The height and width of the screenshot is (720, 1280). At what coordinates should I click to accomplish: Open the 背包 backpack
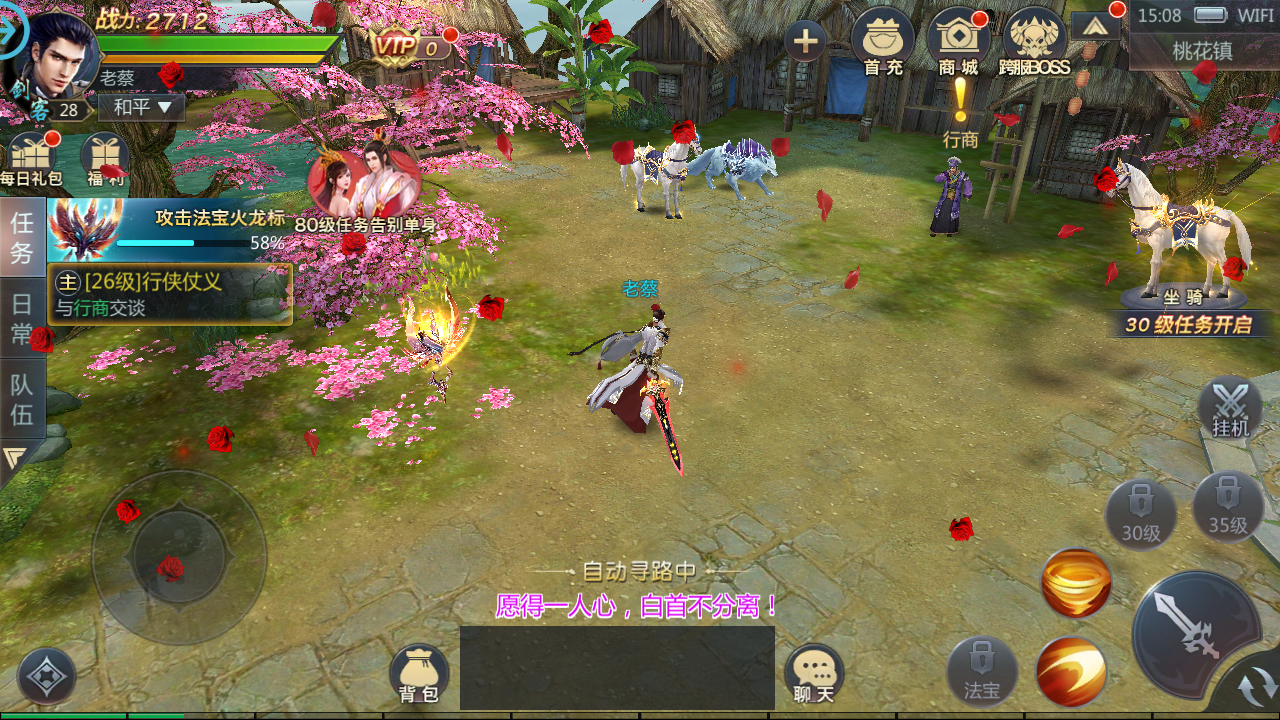point(418,673)
